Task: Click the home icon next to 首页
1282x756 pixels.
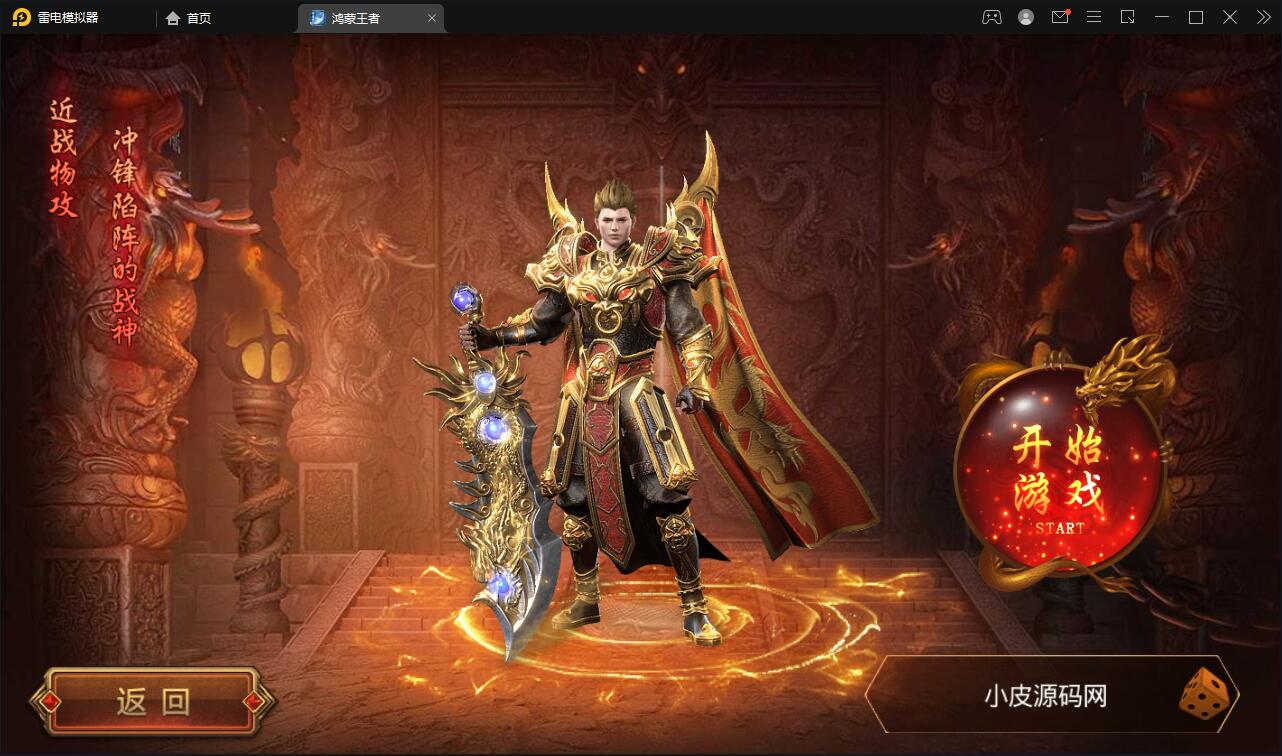Action: [170, 18]
